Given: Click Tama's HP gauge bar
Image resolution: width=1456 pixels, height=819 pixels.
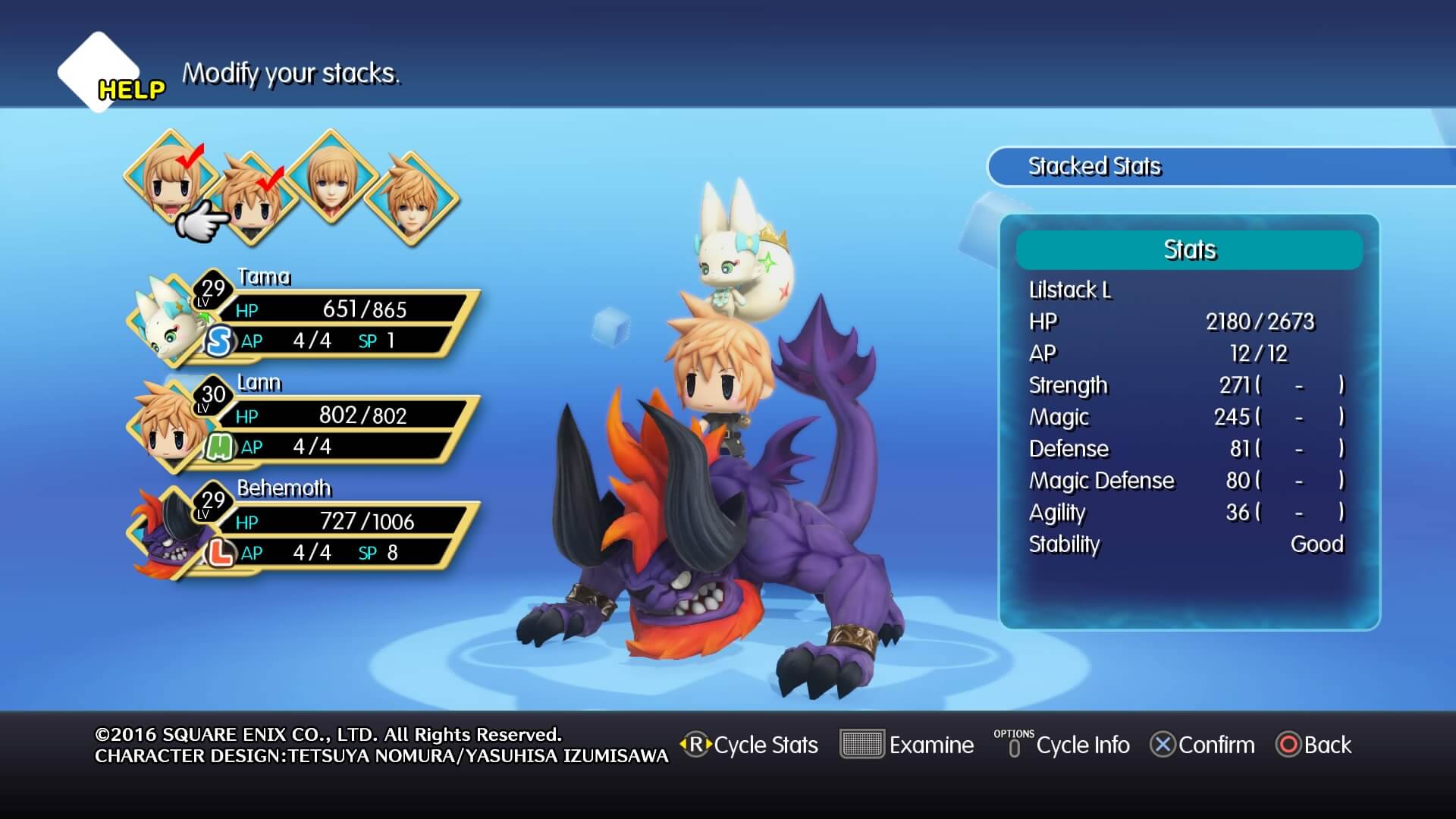Looking at the screenshot, I should click(x=341, y=309).
